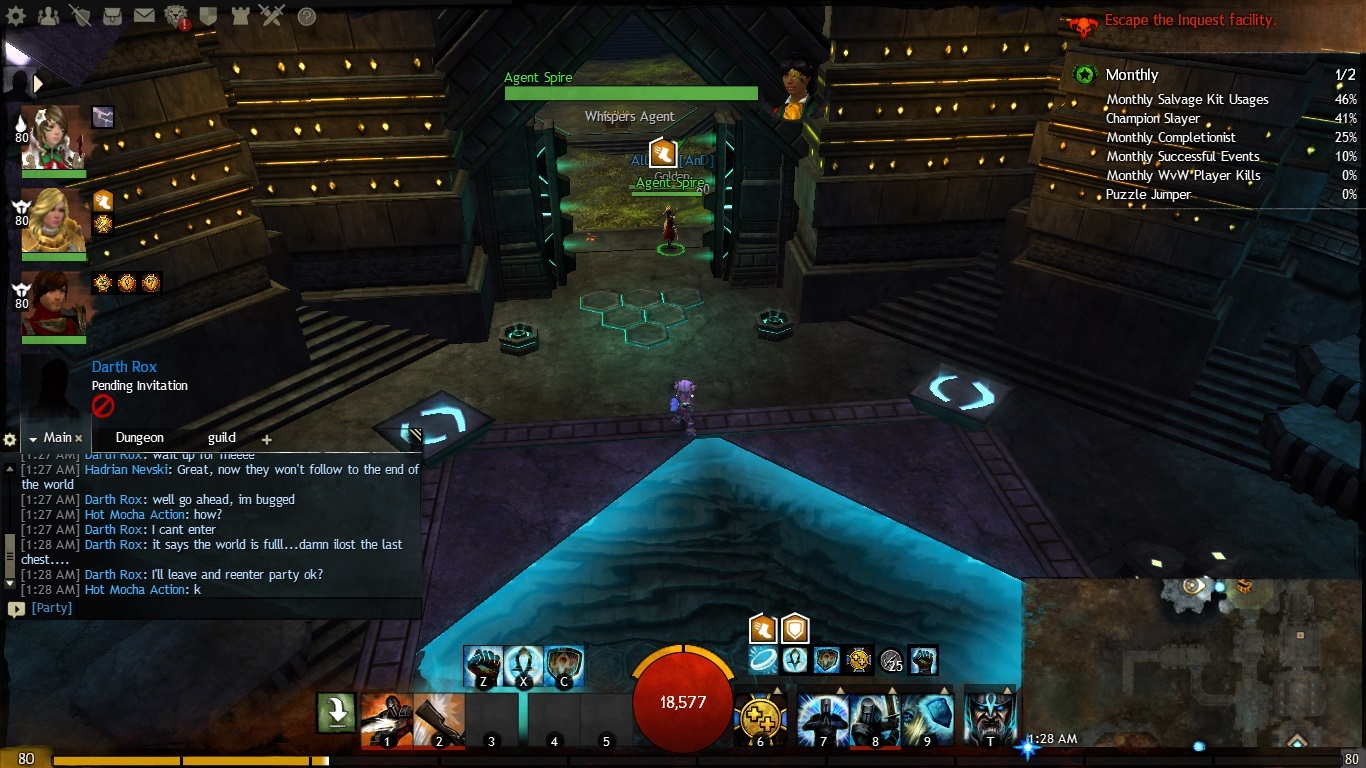Click the question mark help icon

307,16
